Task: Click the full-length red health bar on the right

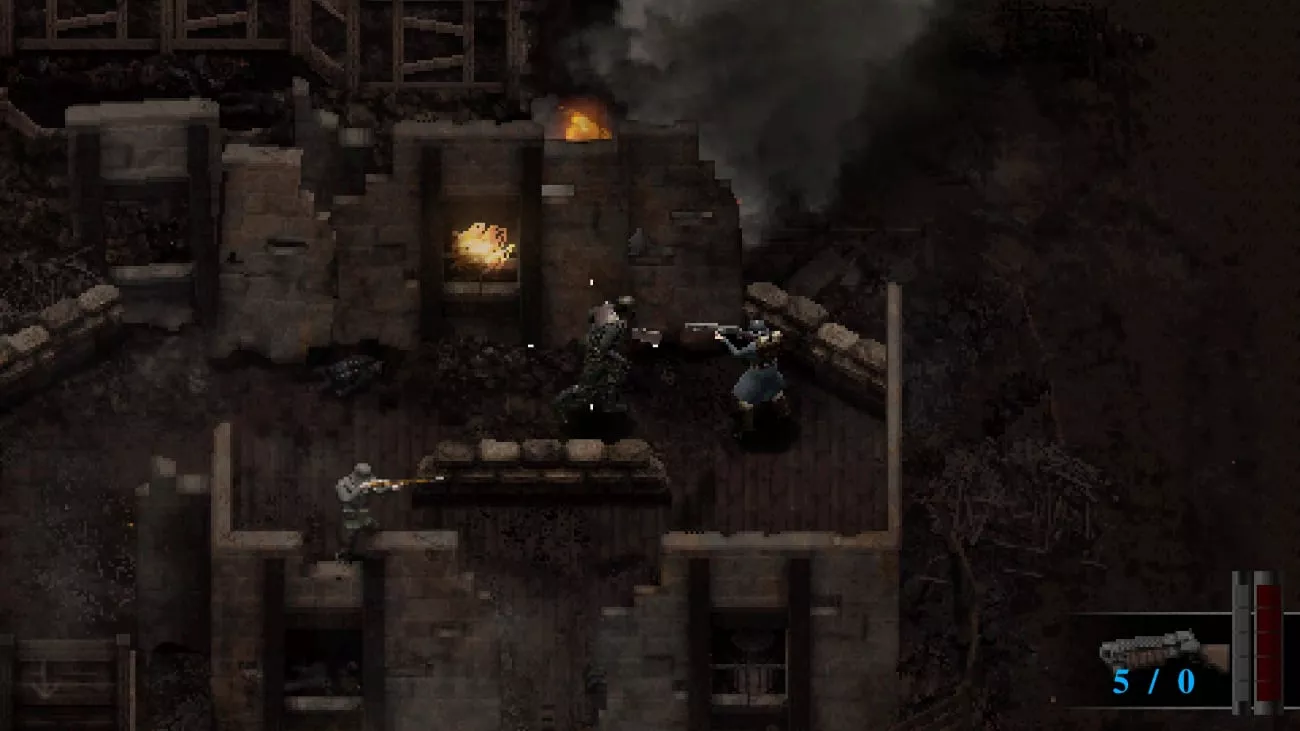Action: [x=1268, y=640]
